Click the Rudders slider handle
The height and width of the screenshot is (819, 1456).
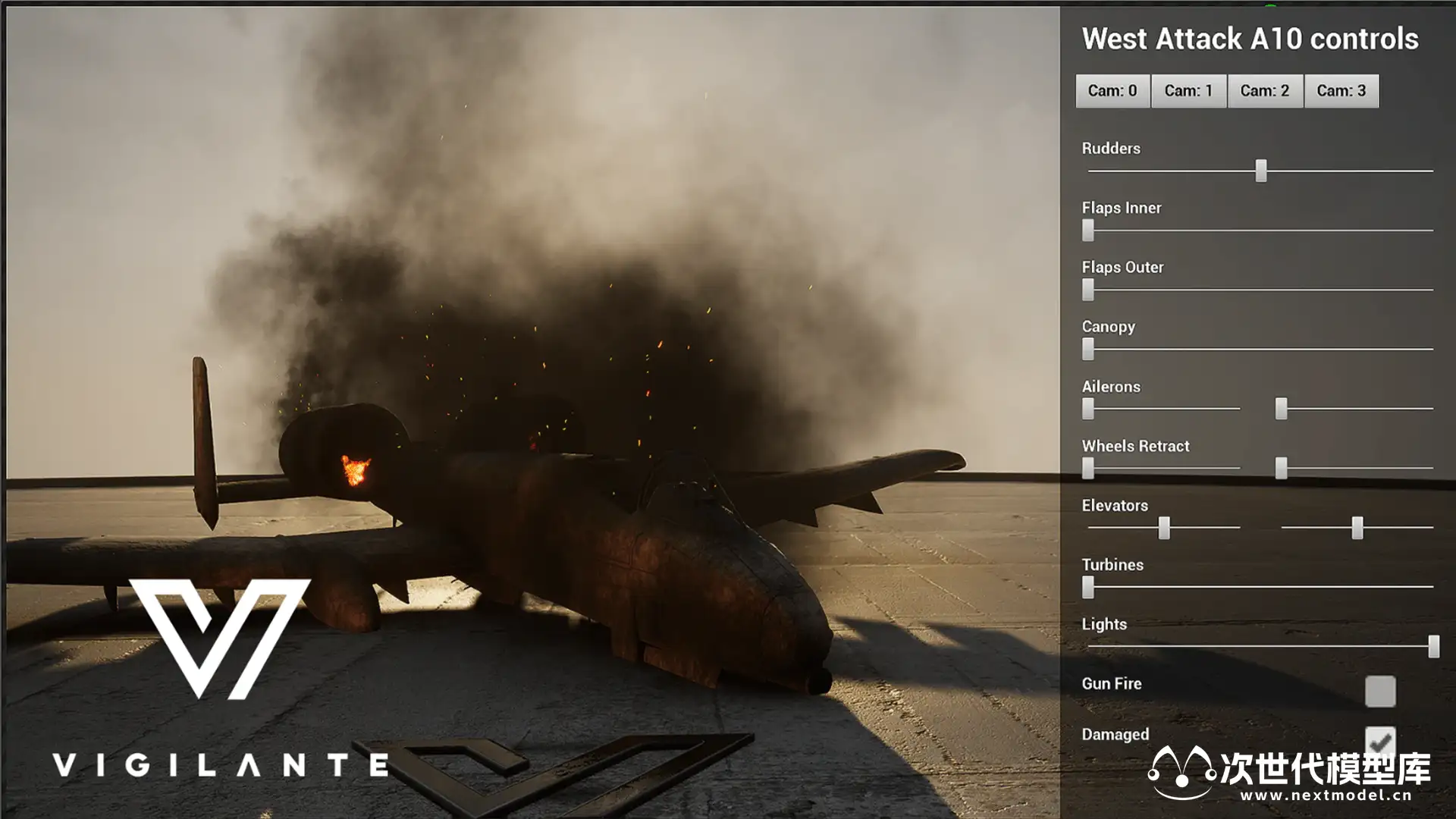tap(1260, 171)
